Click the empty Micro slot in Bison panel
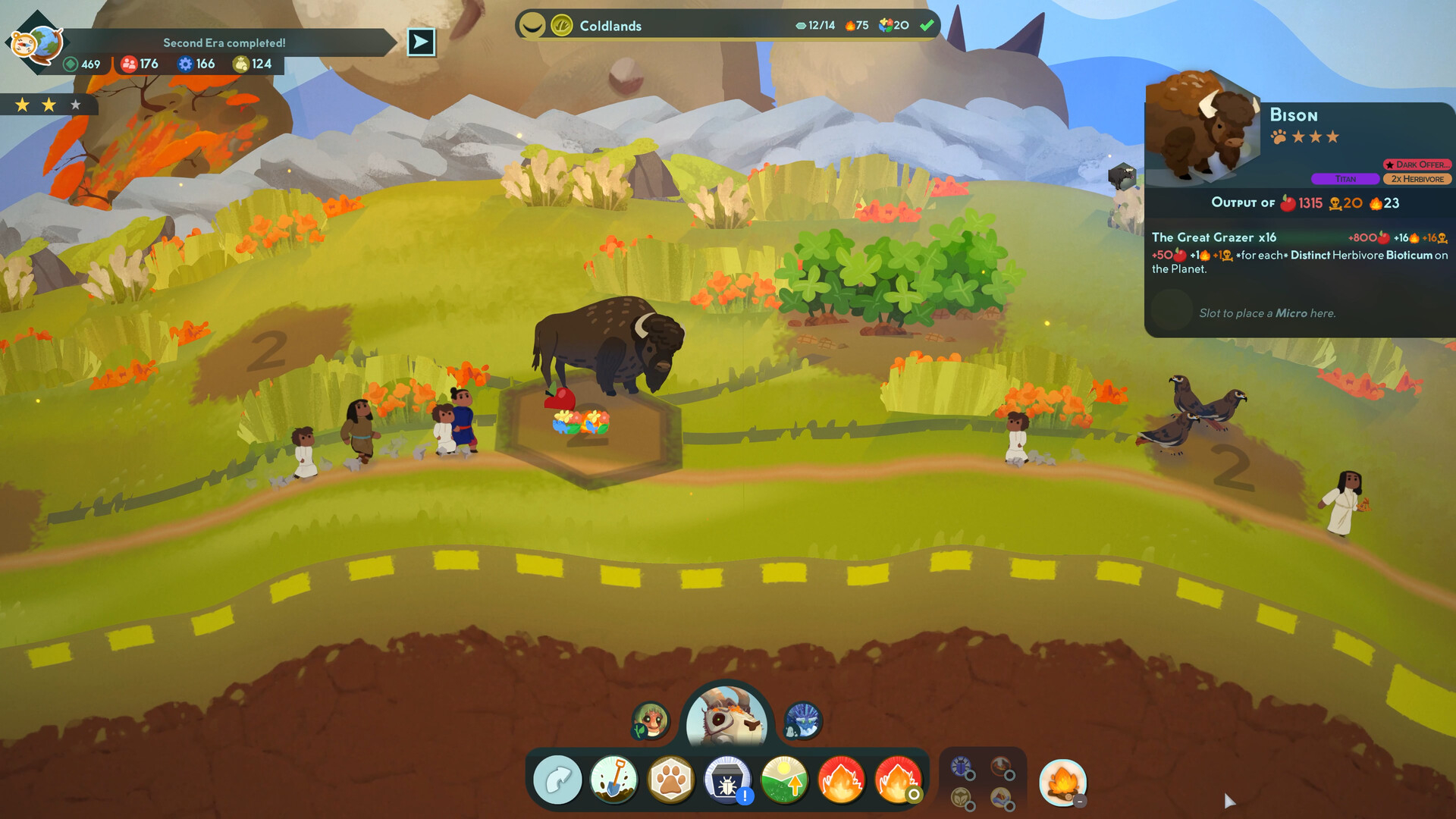The image size is (1456, 819). coord(1172,311)
